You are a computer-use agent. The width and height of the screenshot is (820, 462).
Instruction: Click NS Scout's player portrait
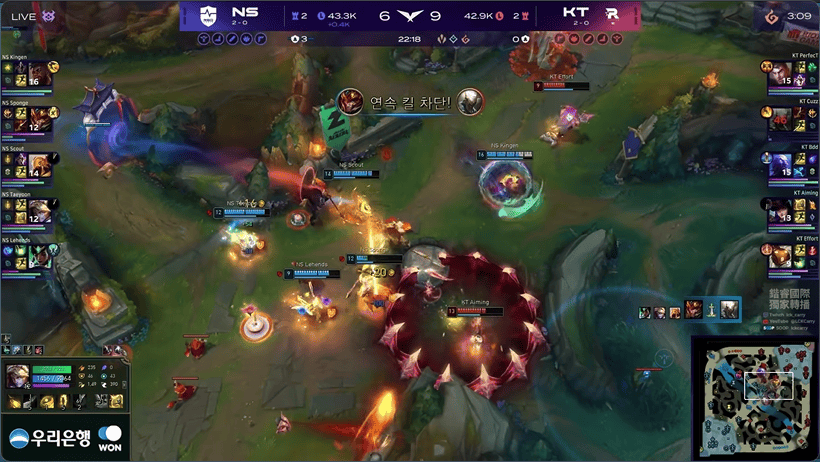pos(40,164)
